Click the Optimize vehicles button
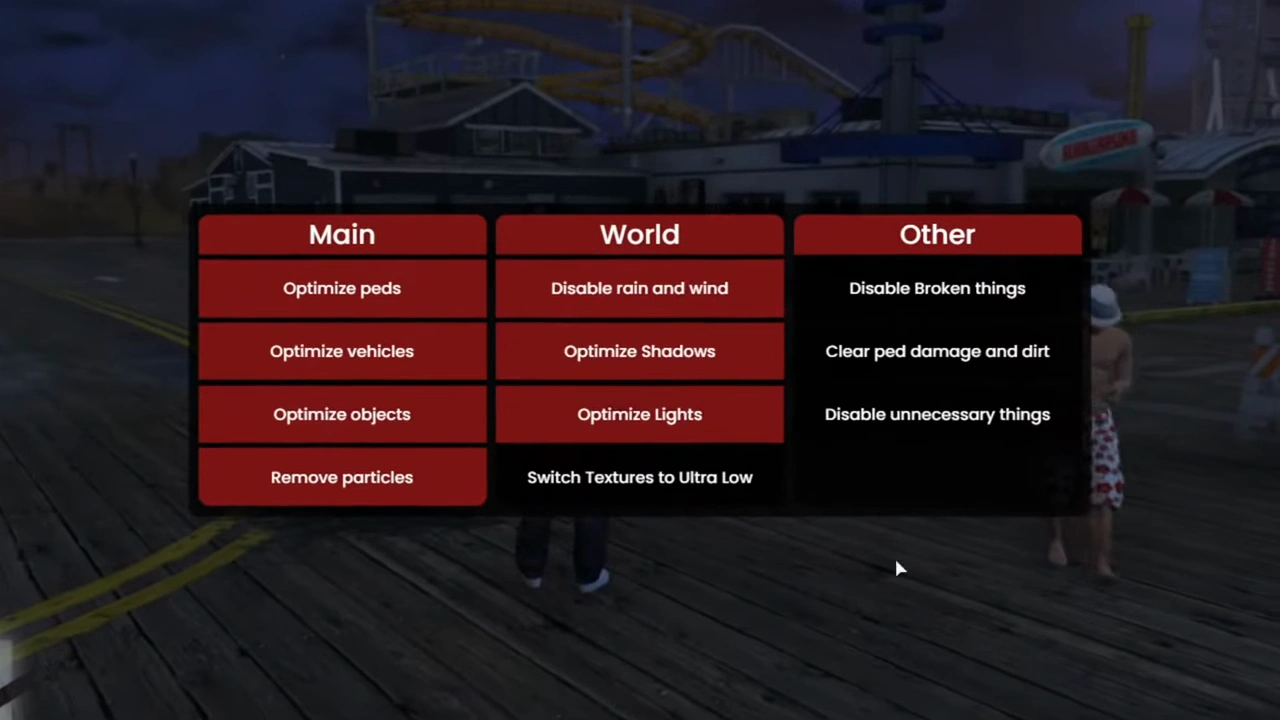The width and height of the screenshot is (1280, 720). (x=342, y=351)
